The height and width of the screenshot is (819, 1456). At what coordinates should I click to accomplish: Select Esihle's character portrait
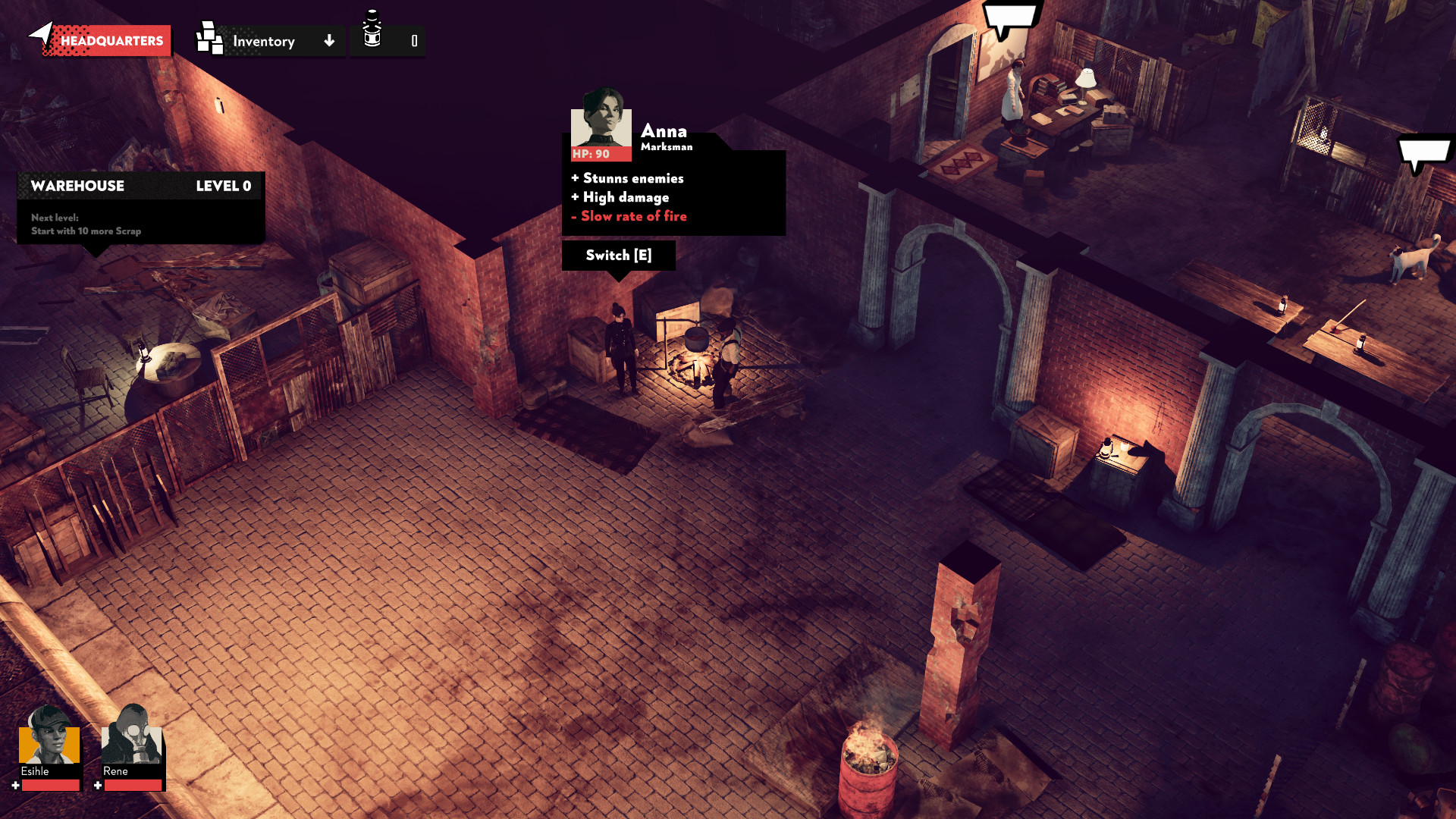(x=49, y=742)
